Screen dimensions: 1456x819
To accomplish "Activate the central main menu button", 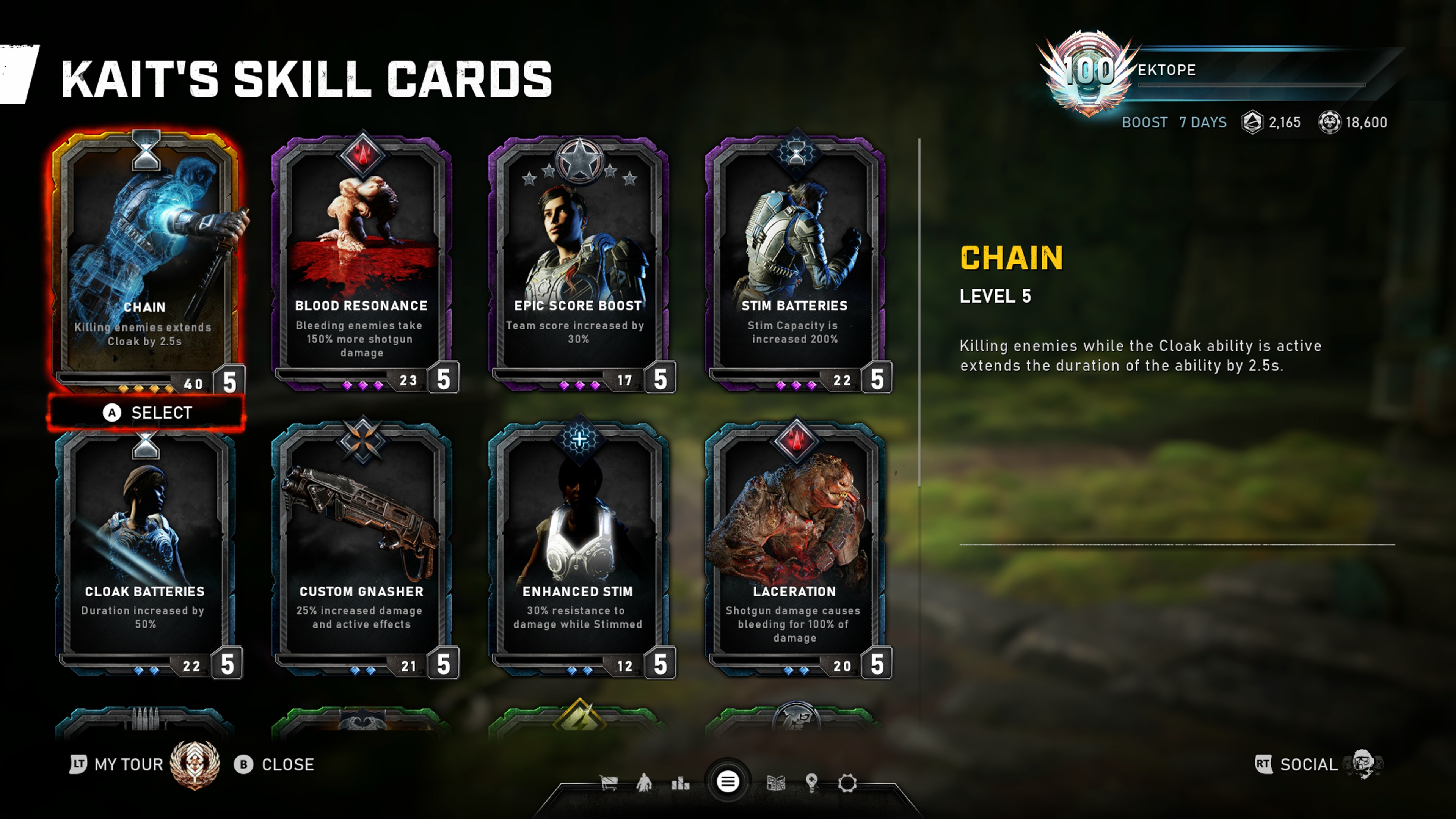I will coord(728,782).
